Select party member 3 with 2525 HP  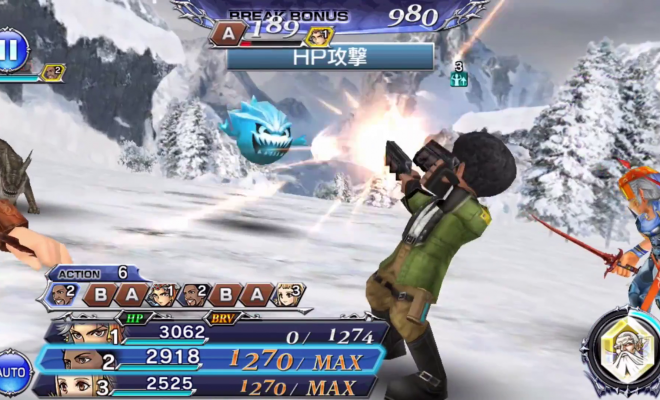[215, 385]
